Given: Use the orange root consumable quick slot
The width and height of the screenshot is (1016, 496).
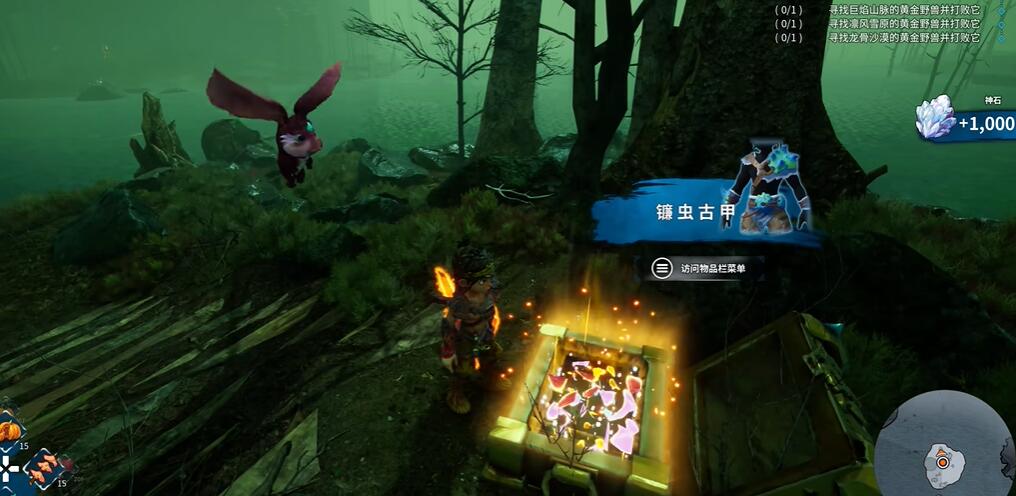Looking at the screenshot, I should coord(43,467).
